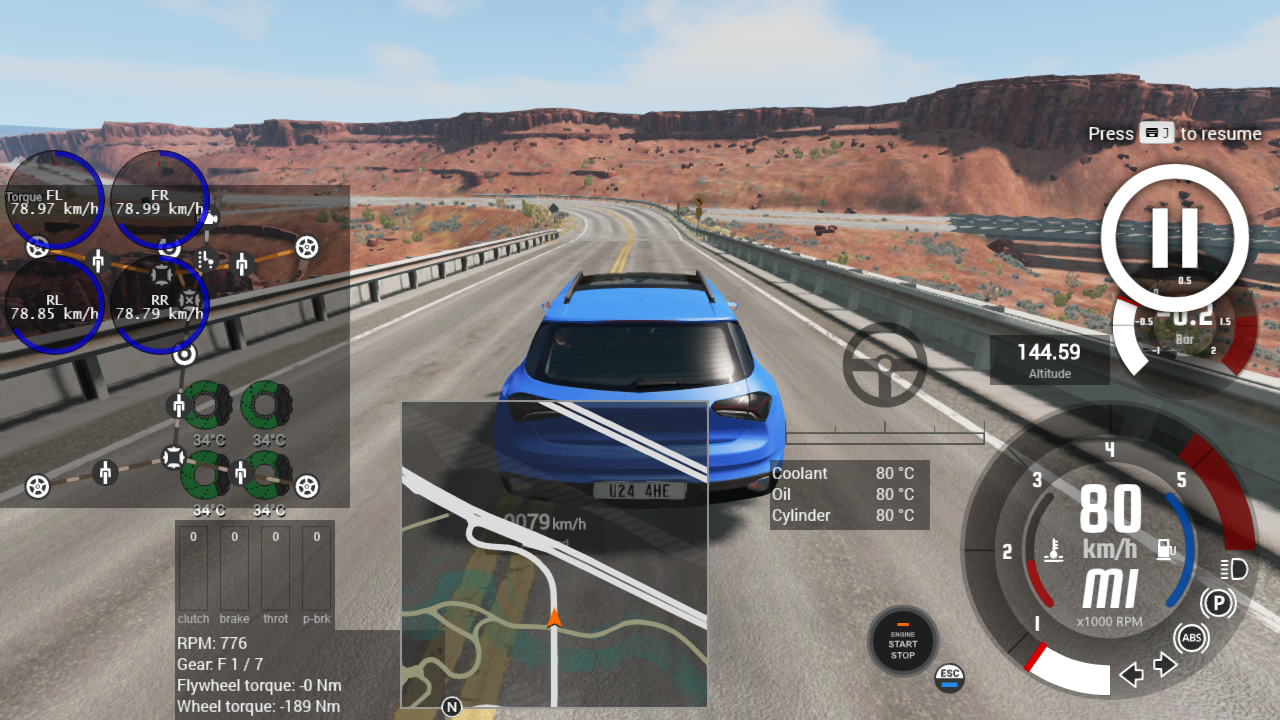Click the steering wheel icon
Screen dimensions: 1280x720
point(885,364)
